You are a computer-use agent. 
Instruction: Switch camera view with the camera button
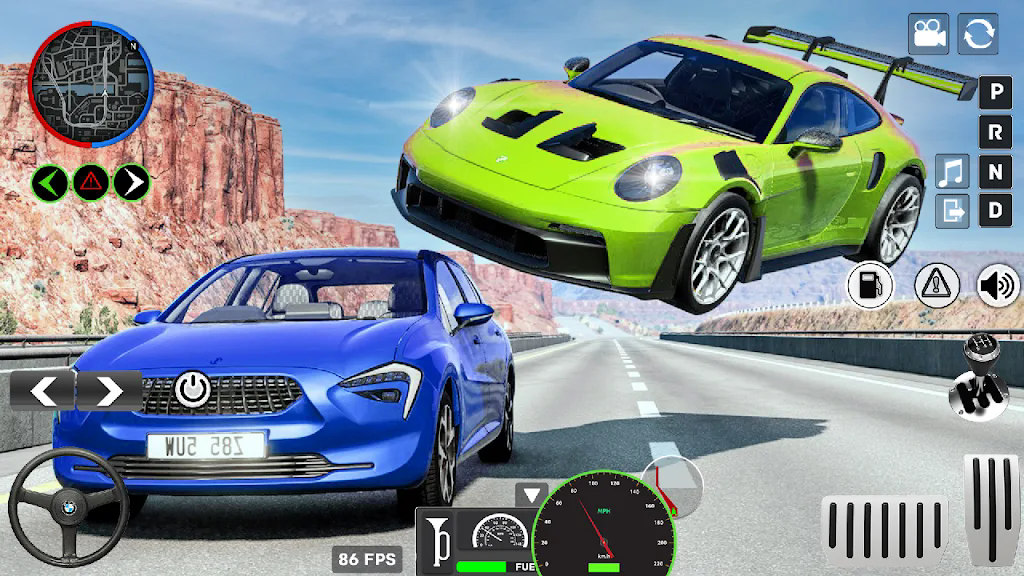(x=928, y=34)
